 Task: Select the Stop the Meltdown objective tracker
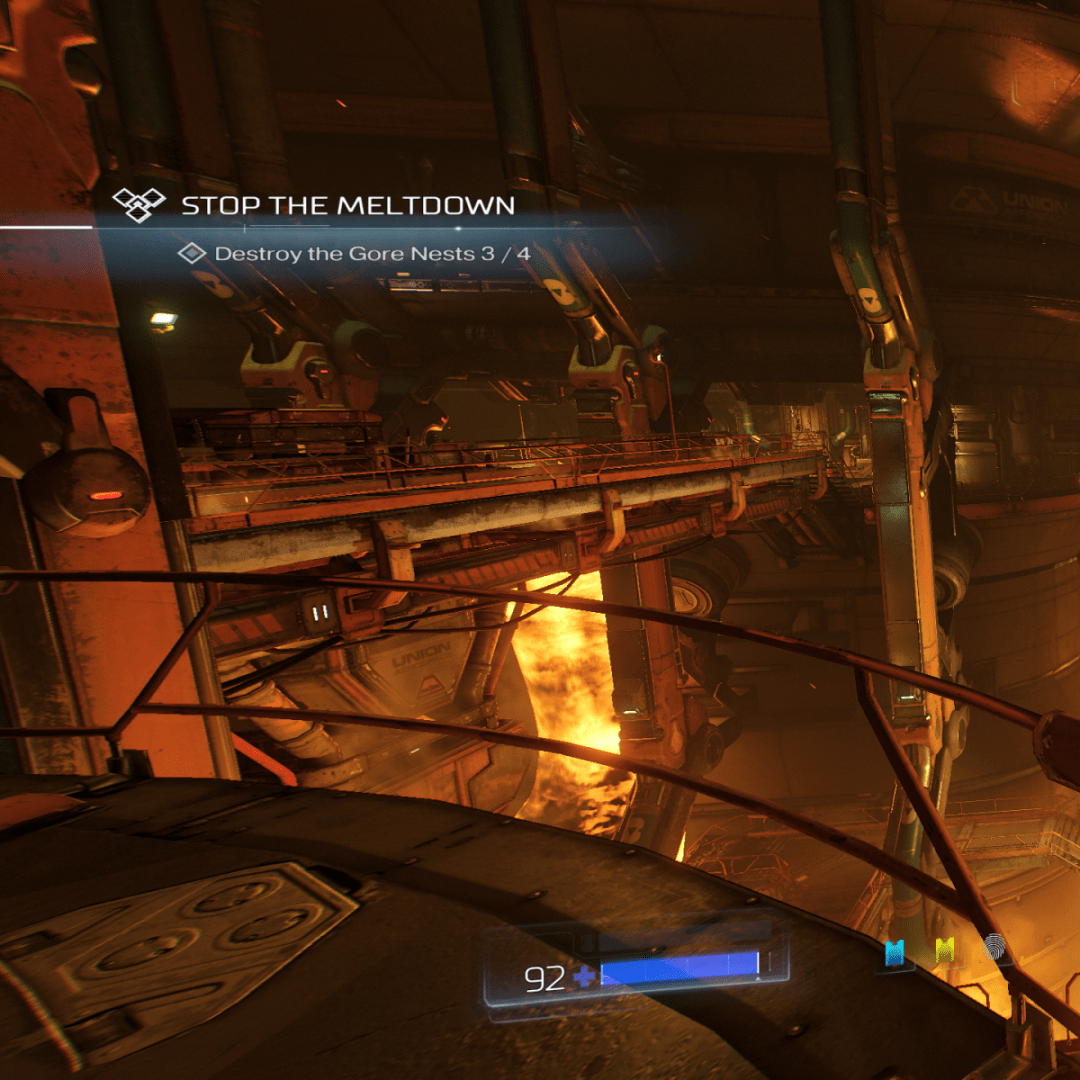[x=346, y=205]
